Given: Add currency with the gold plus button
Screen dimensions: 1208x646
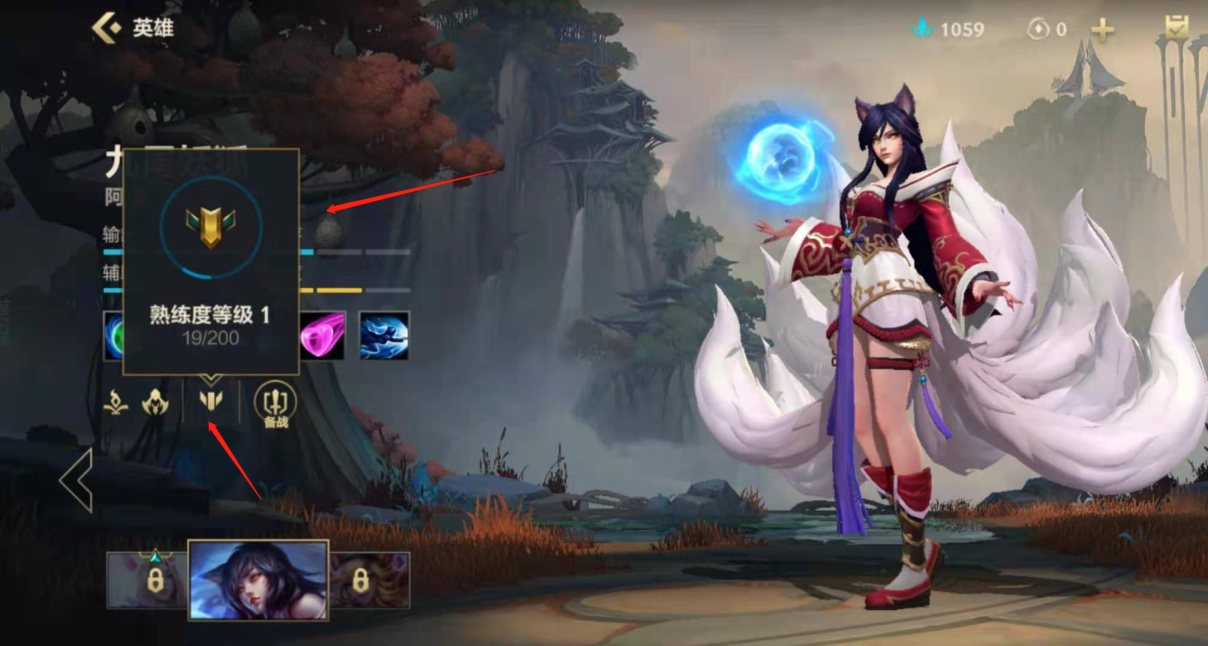Looking at the screenshot, I should 1102,29.
